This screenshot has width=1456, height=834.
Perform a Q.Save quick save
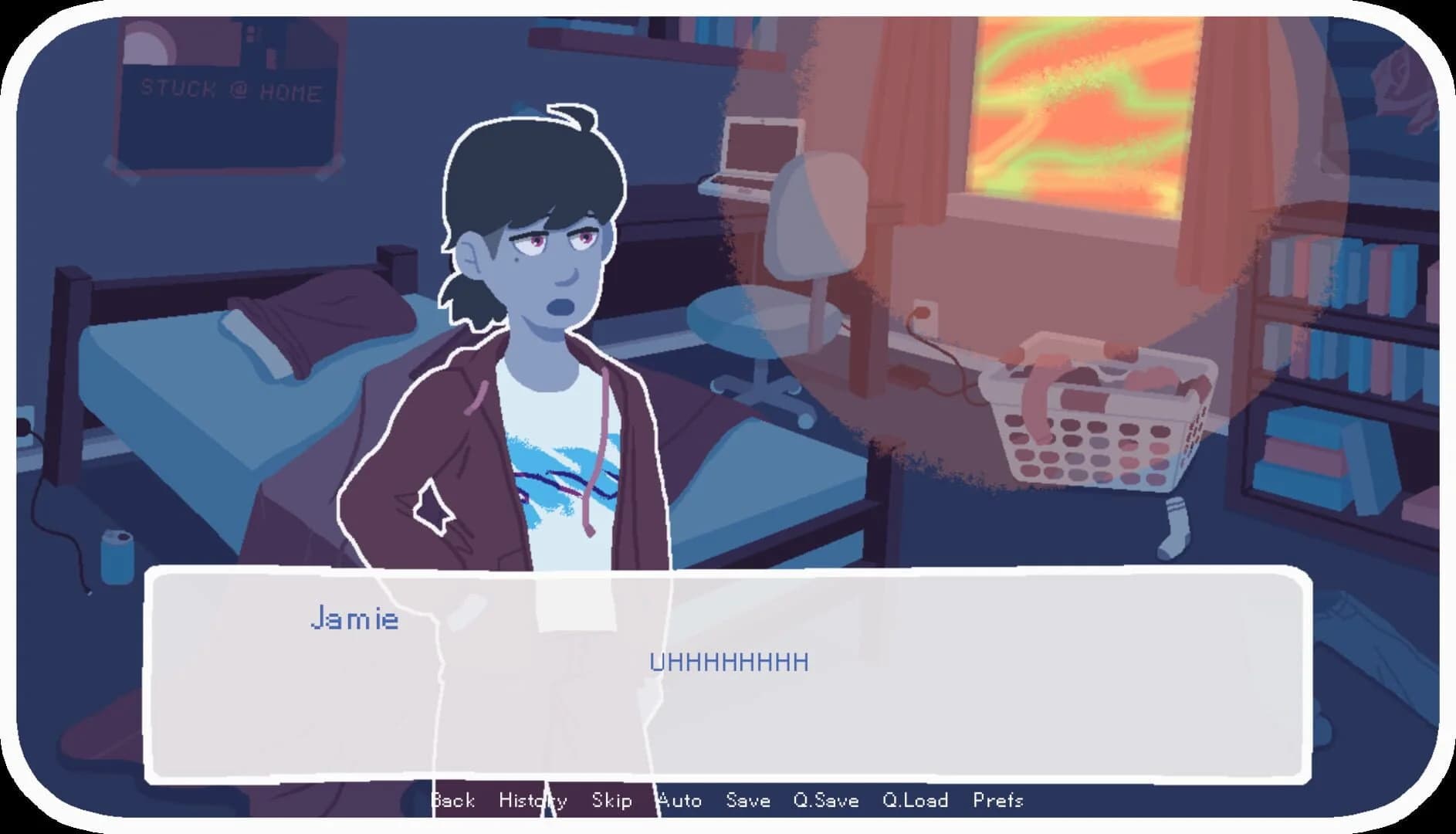(x=828, y=801)
